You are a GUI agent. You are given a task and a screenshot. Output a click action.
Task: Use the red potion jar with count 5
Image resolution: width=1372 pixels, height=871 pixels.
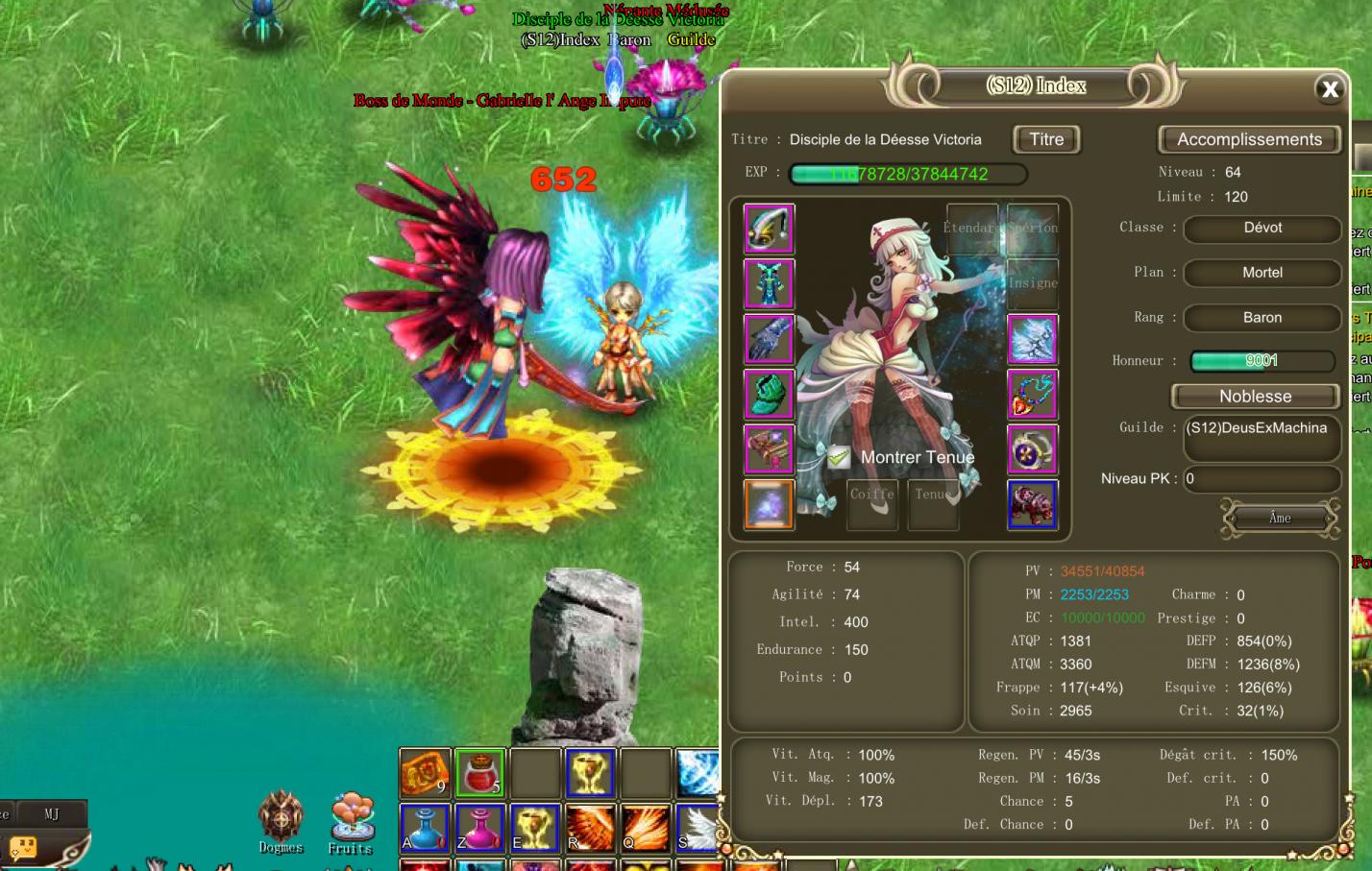click(x=479, y=772)
